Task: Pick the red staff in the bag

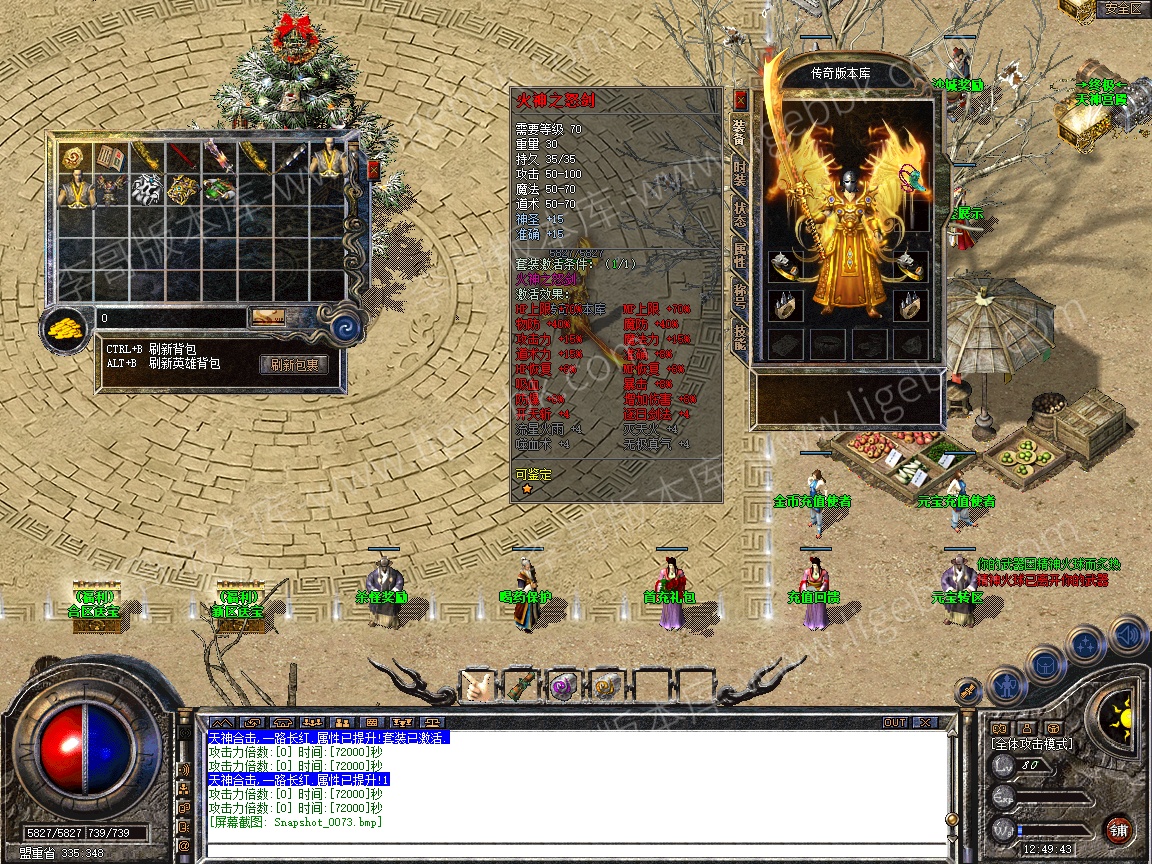Action: tap(182, 157)
